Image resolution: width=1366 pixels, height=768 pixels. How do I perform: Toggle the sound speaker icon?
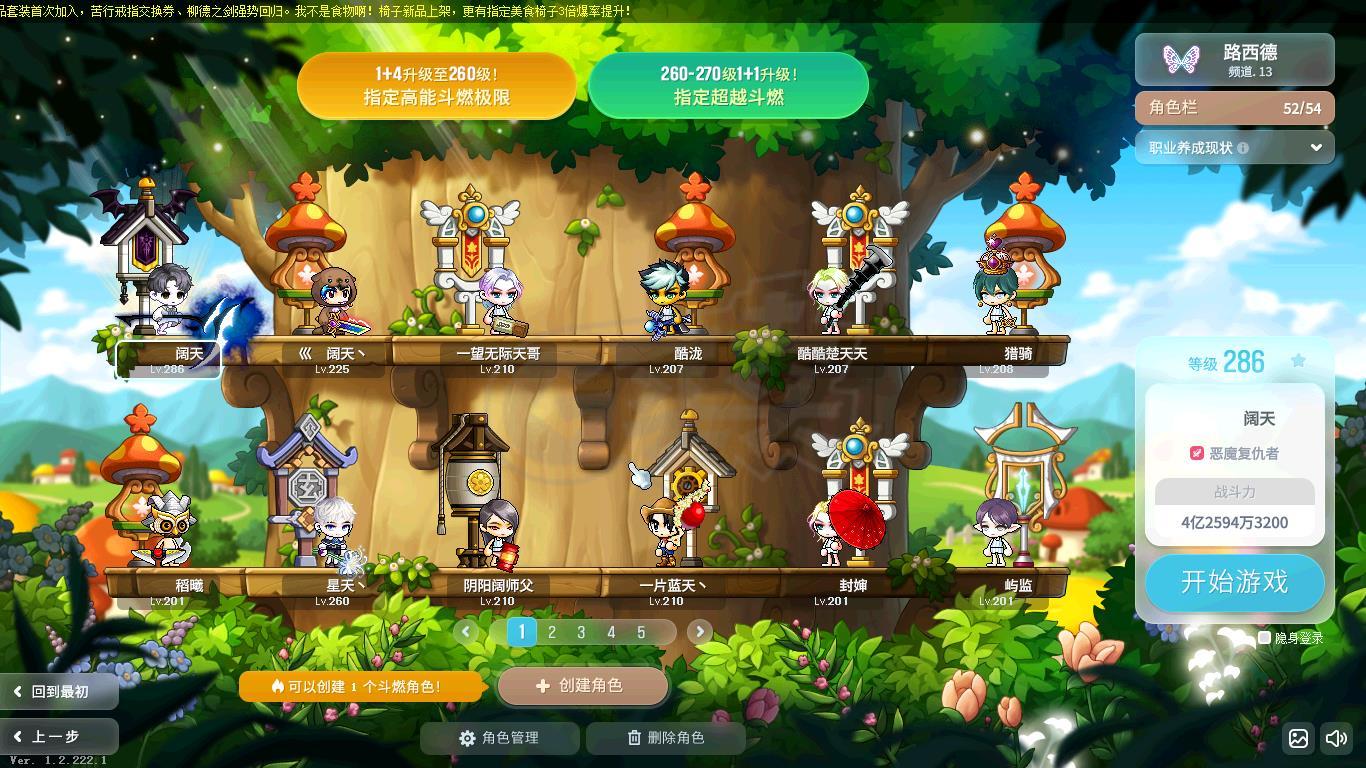click(x=1336, y=739)
